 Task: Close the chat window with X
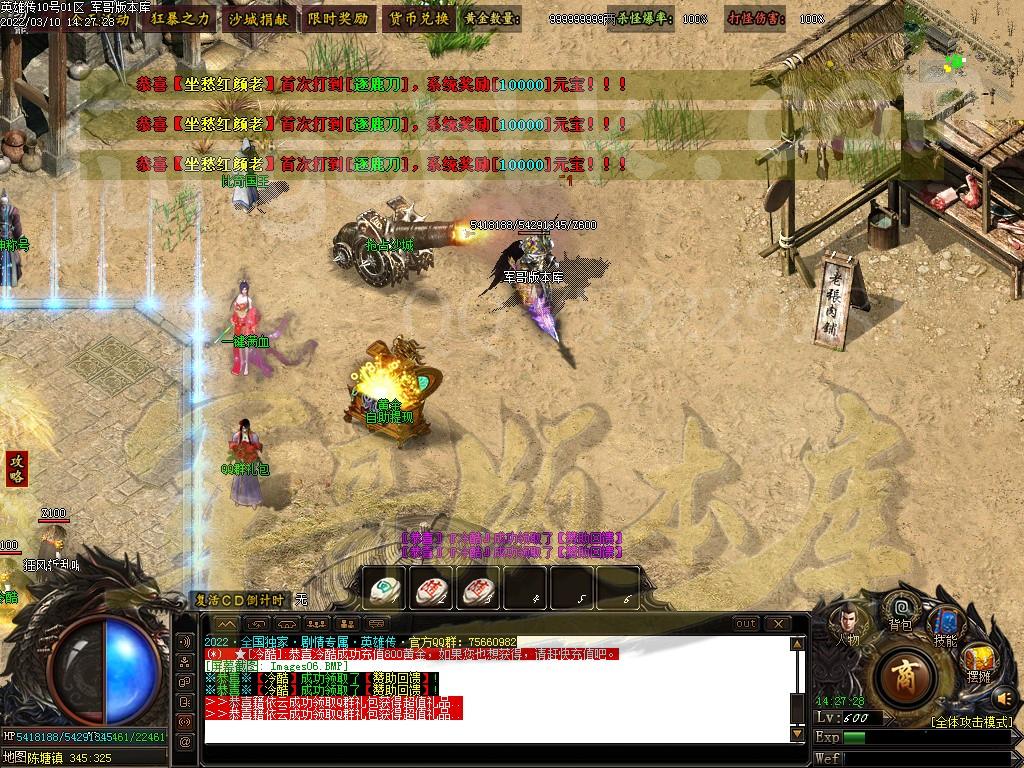[x=777, y=624]
